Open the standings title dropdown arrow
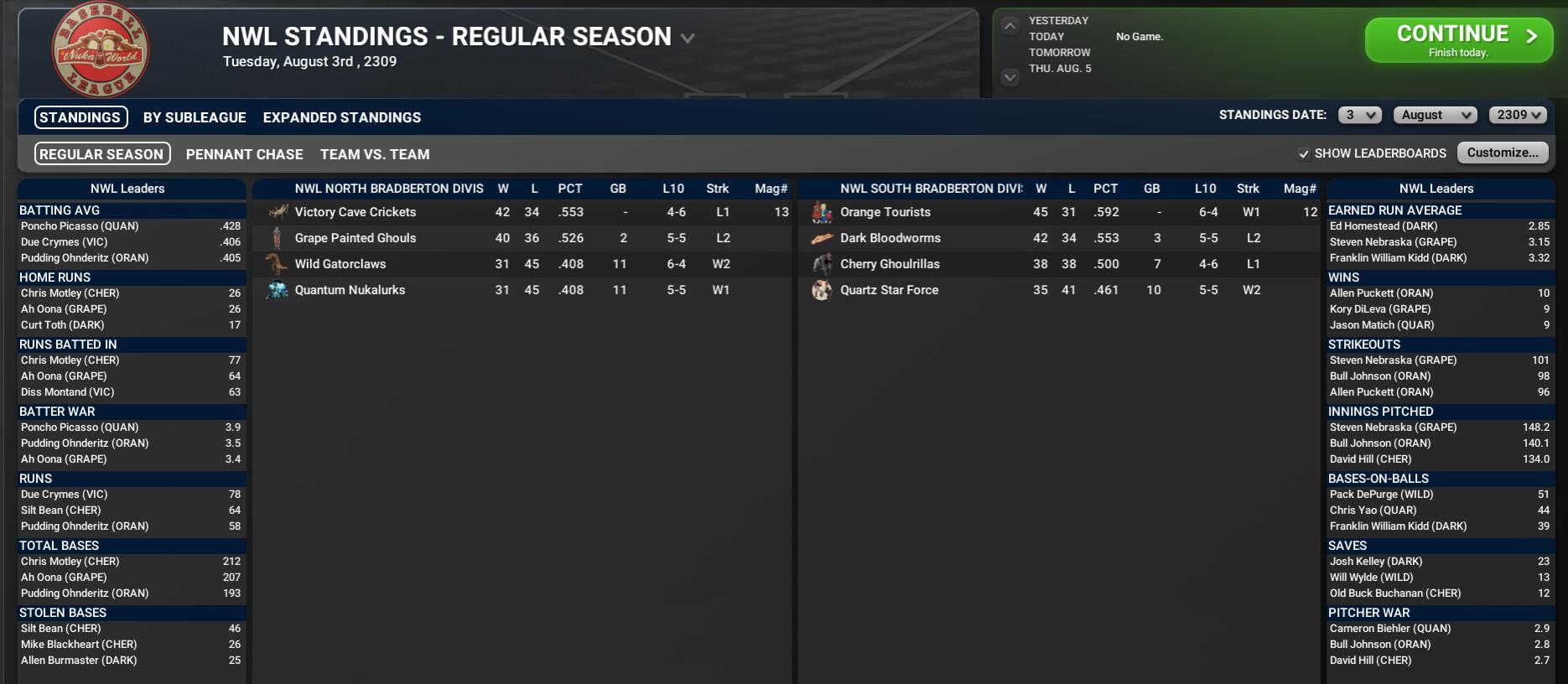1568x684 pixels. point(688,39)
